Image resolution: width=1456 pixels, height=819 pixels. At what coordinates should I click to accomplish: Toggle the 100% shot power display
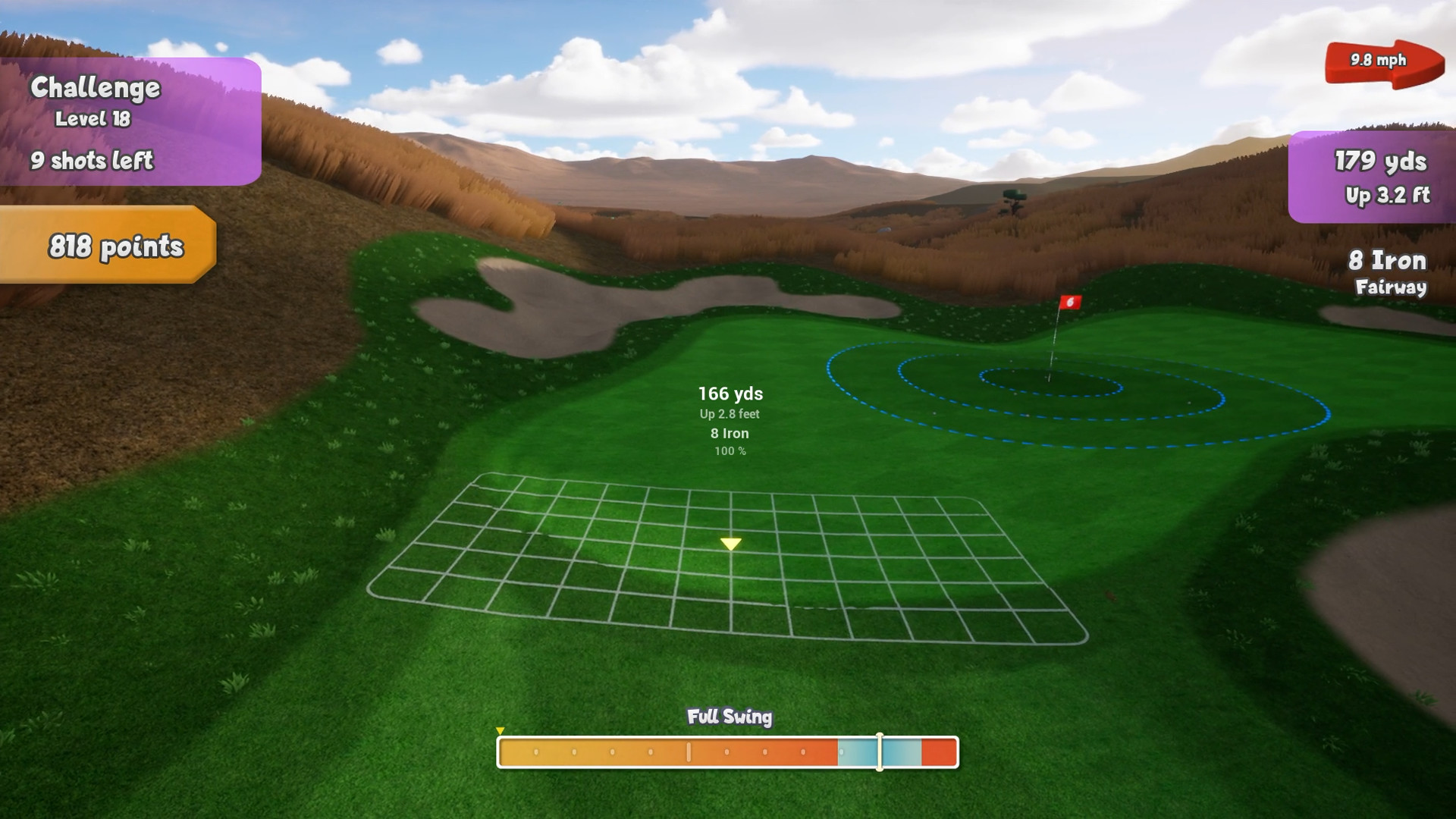(730, 450)
